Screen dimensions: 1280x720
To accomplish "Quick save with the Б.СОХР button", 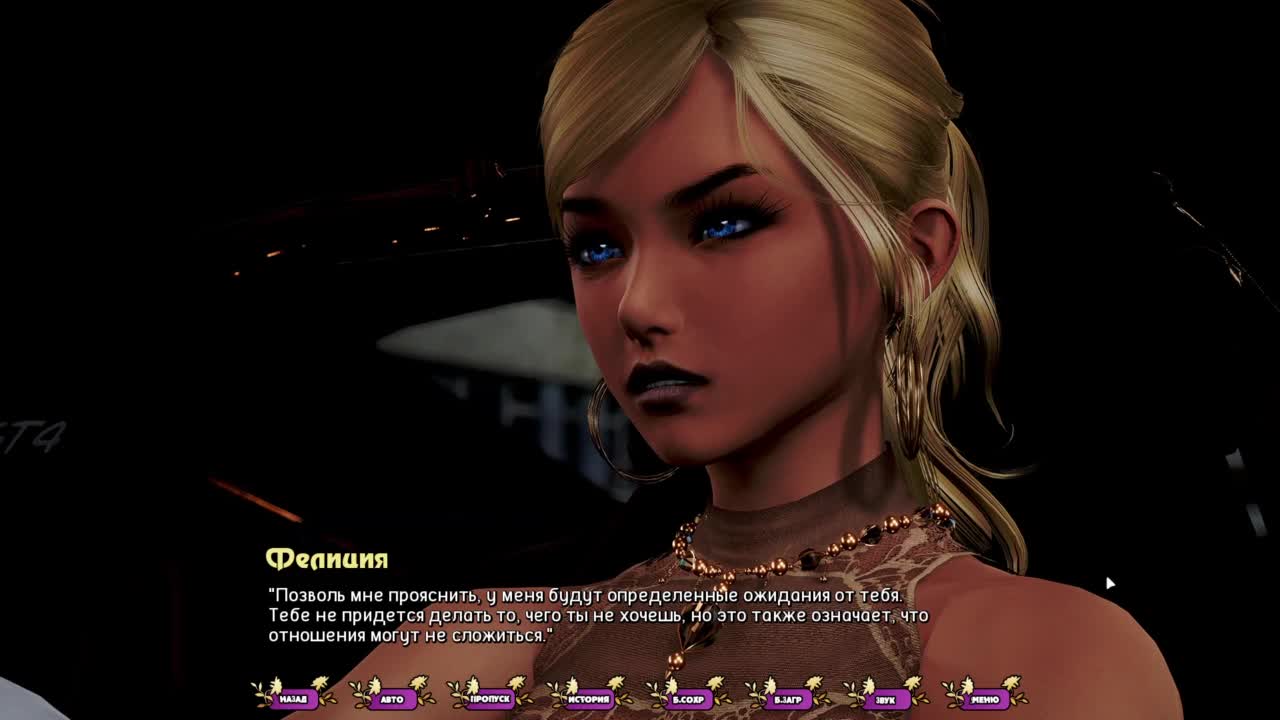I will coord(688,699).
